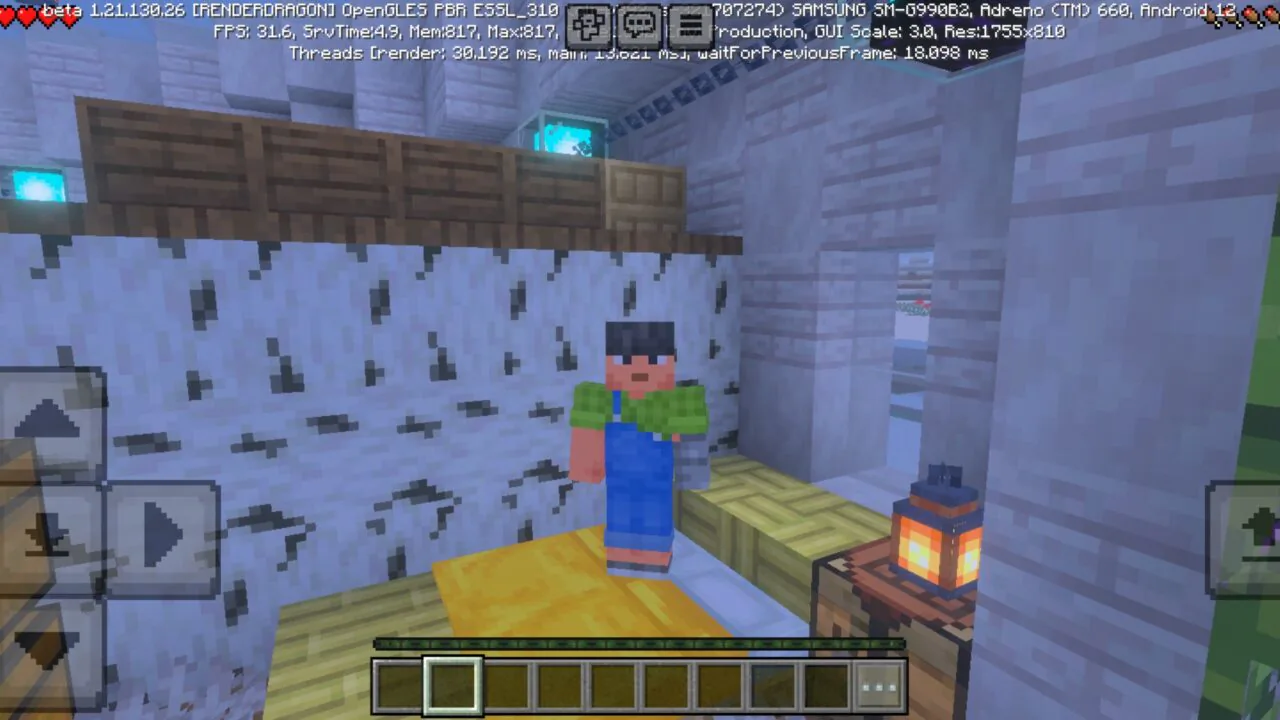
Task: Select the highlighted second hotbar slot
Action: 452,684
